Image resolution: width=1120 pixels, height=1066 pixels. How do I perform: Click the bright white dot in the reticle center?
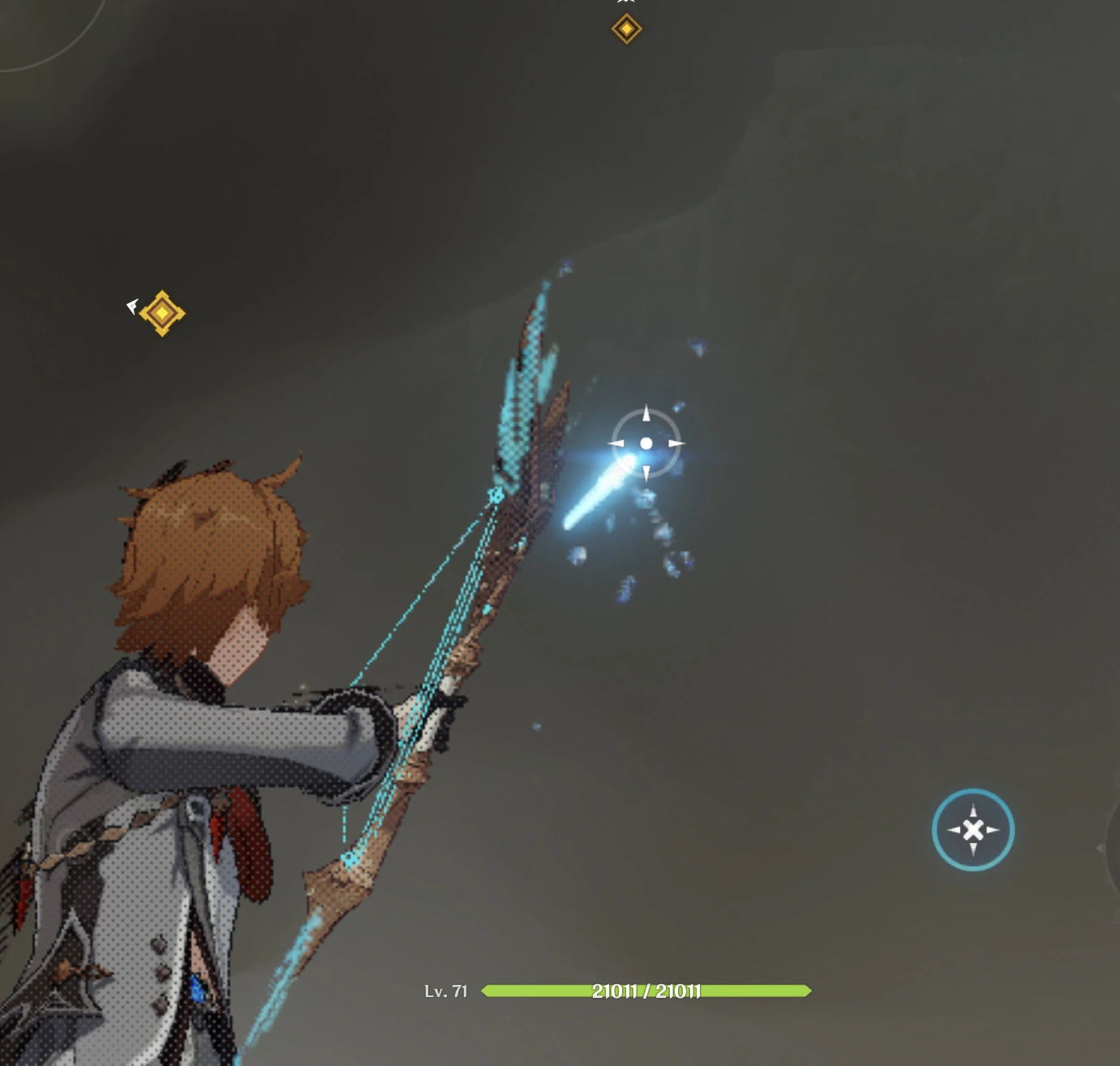point(646,443)
